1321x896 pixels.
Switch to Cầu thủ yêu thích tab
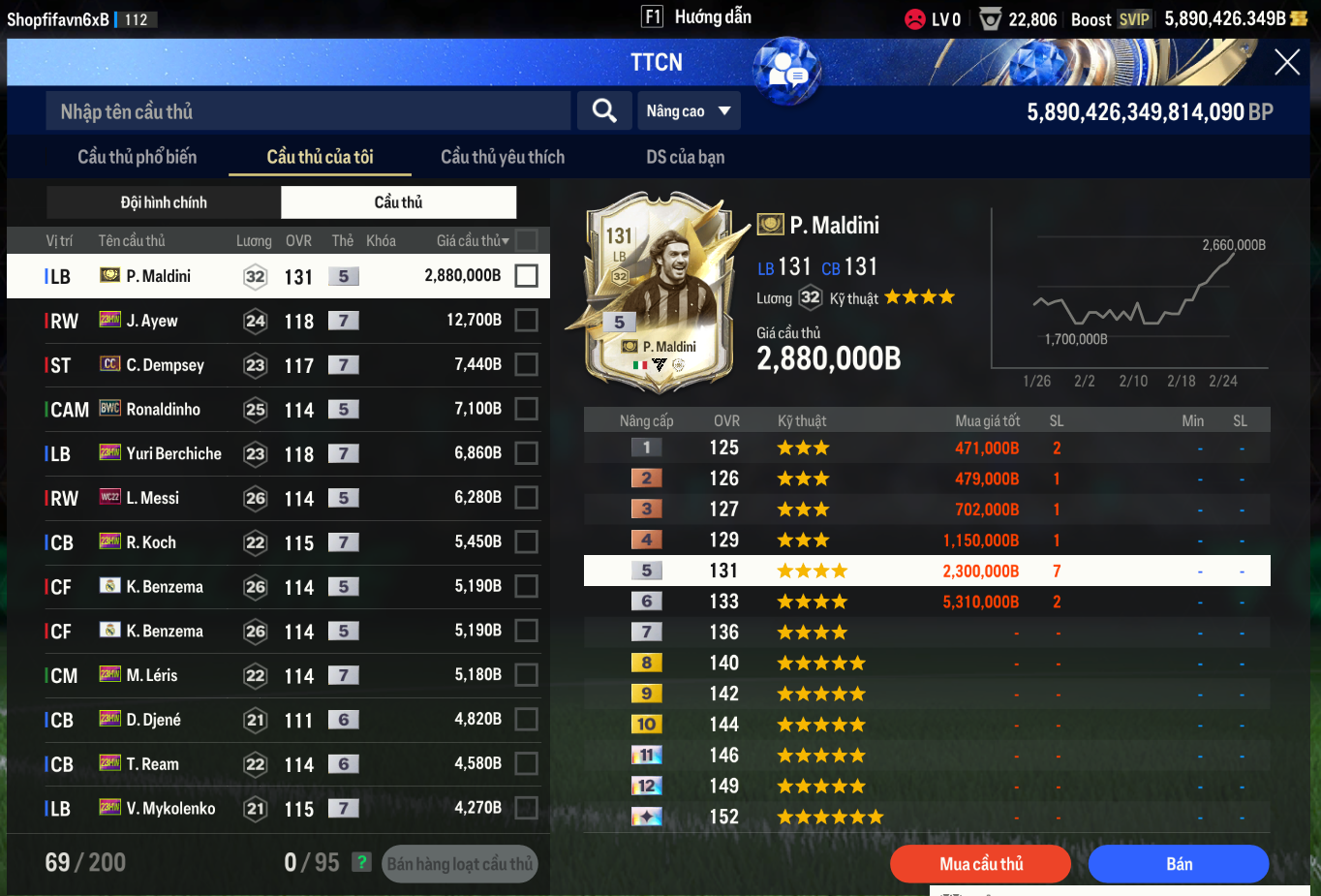(x=502, y=157)
